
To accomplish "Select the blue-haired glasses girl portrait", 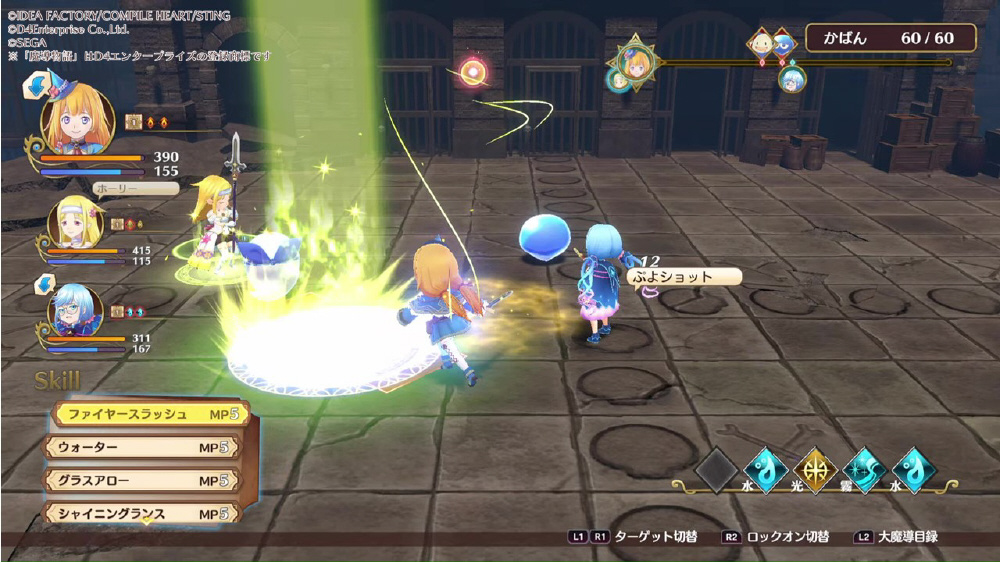I will coord(75,310).
